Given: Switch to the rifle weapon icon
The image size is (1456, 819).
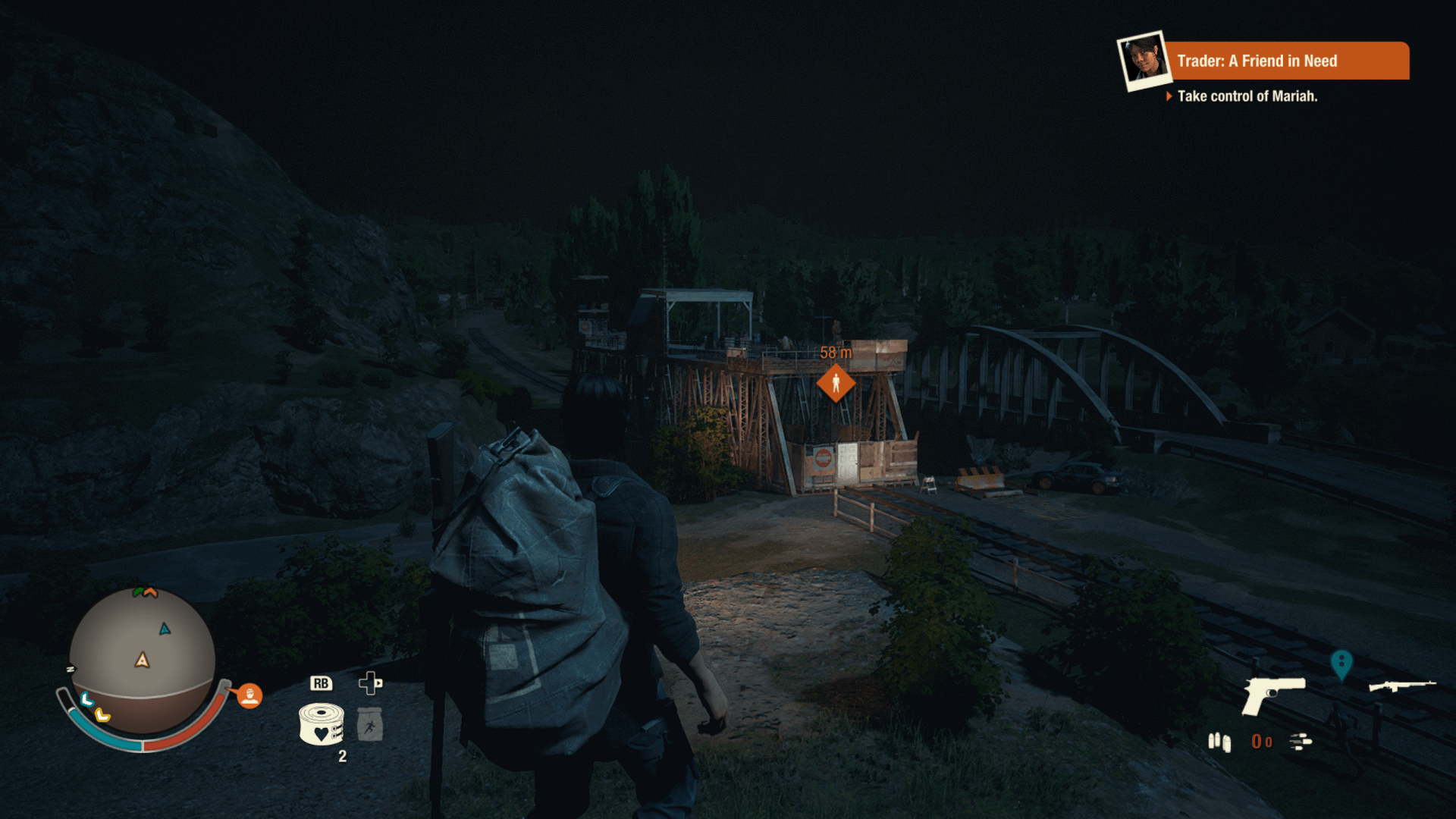Looking at the screenshot, I should pyautogui.click(x=1401, y=686).
